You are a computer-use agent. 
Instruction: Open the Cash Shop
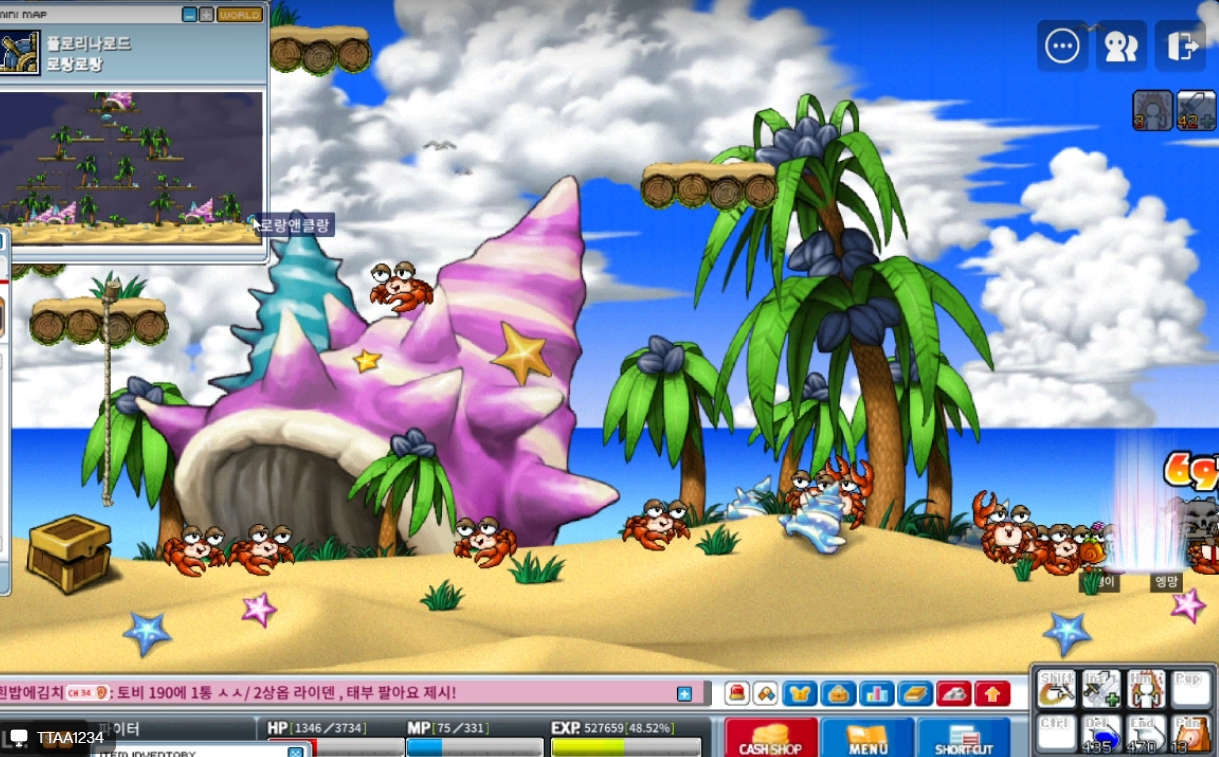(x=770, y=737)
